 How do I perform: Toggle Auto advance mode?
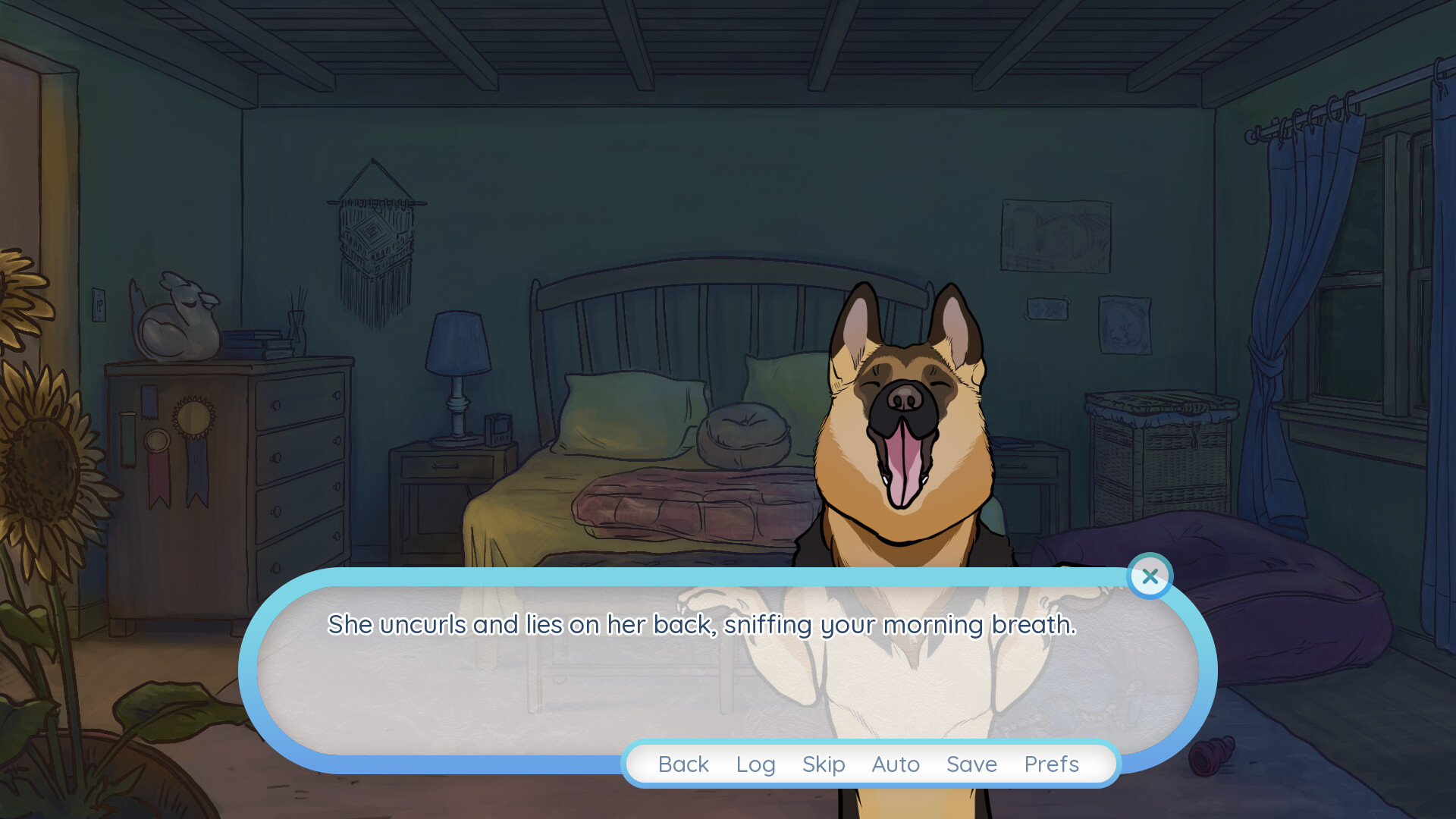click(x=896, y=764)
